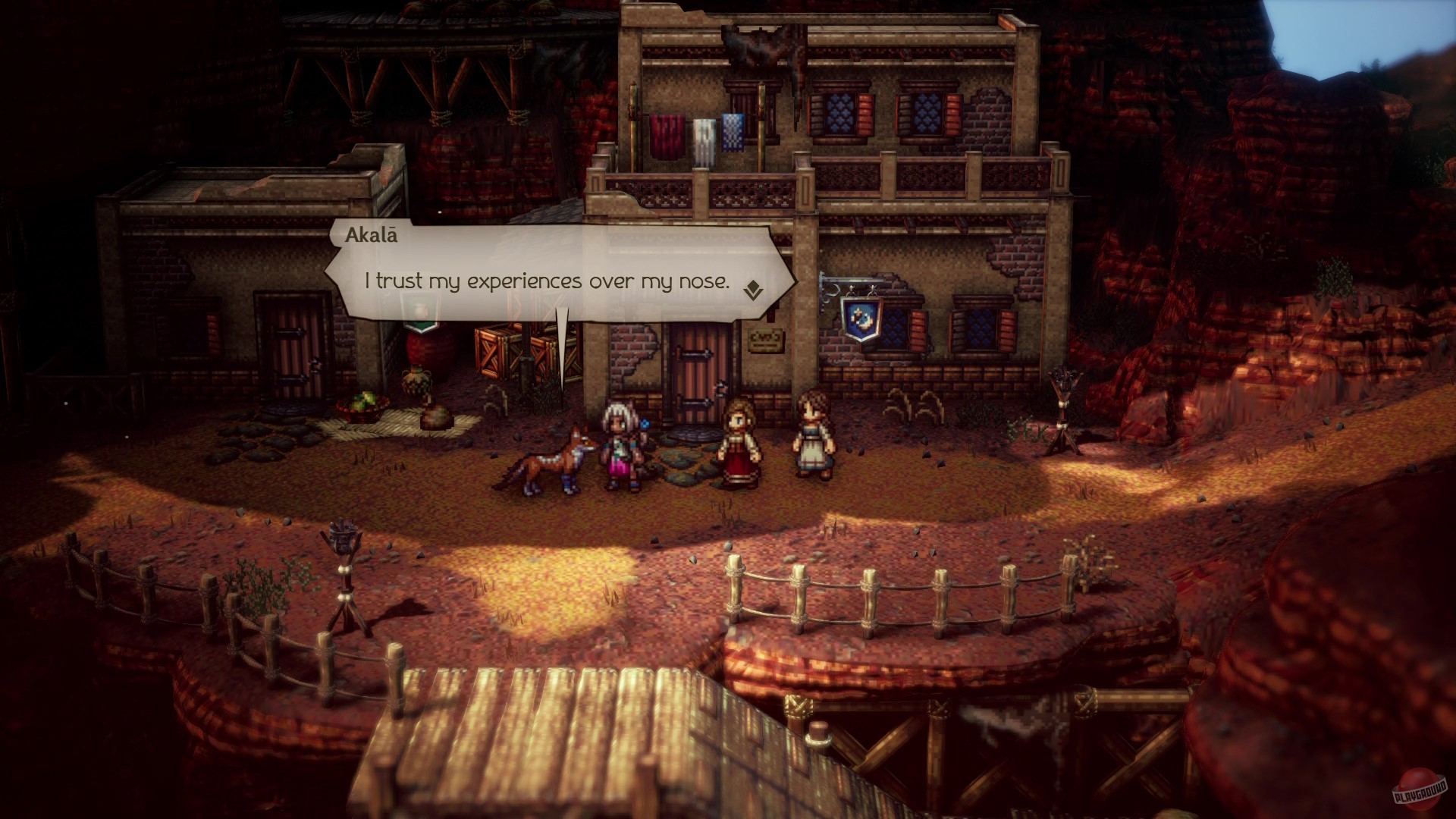The height and width of the screenshot is (819, 1456).
Task: Click the dialogue text about trusting experiences
Action: coord(548,281)
